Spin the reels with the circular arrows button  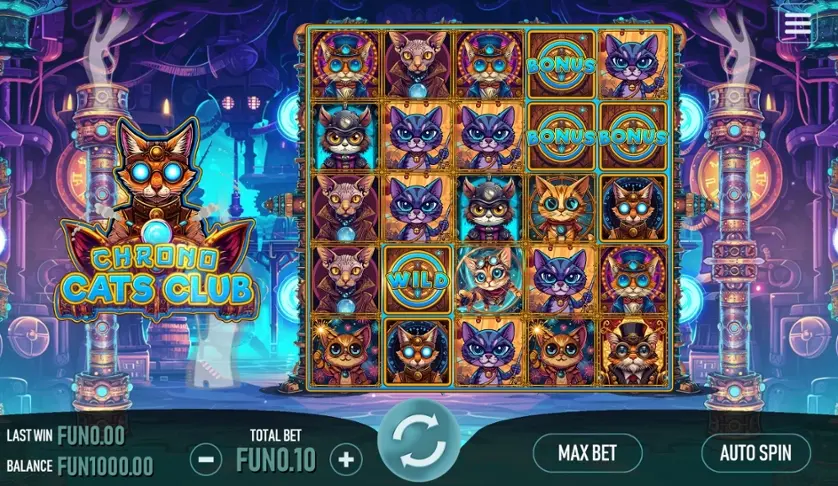418,440
